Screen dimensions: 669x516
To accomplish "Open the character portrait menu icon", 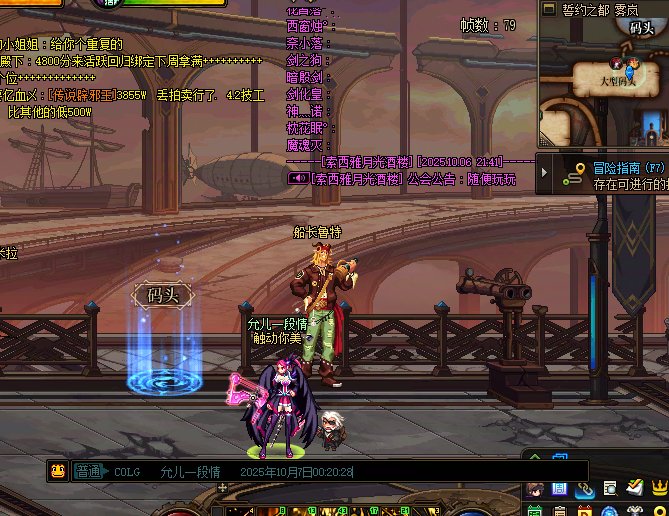I will (x=536, y=488).
